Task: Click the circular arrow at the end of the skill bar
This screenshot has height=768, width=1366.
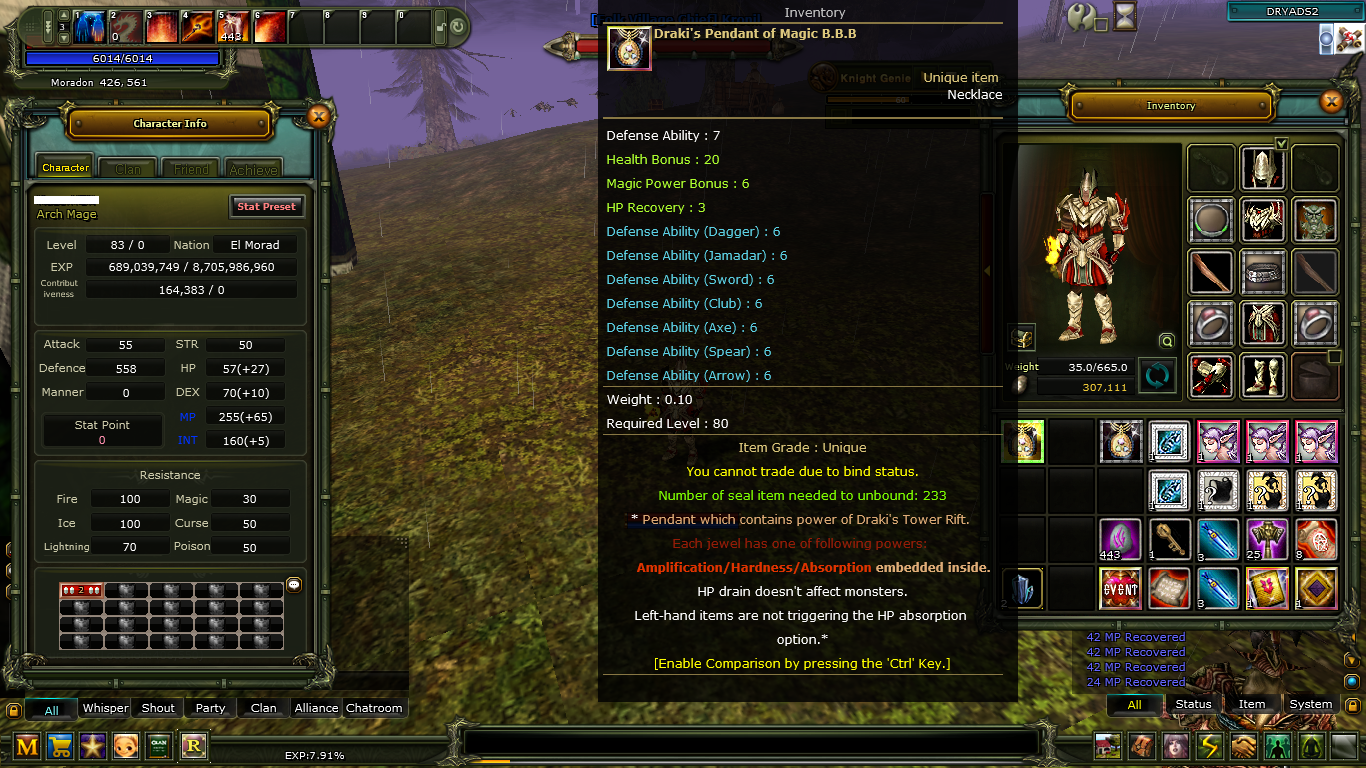Action: click(x=455, y=28)
